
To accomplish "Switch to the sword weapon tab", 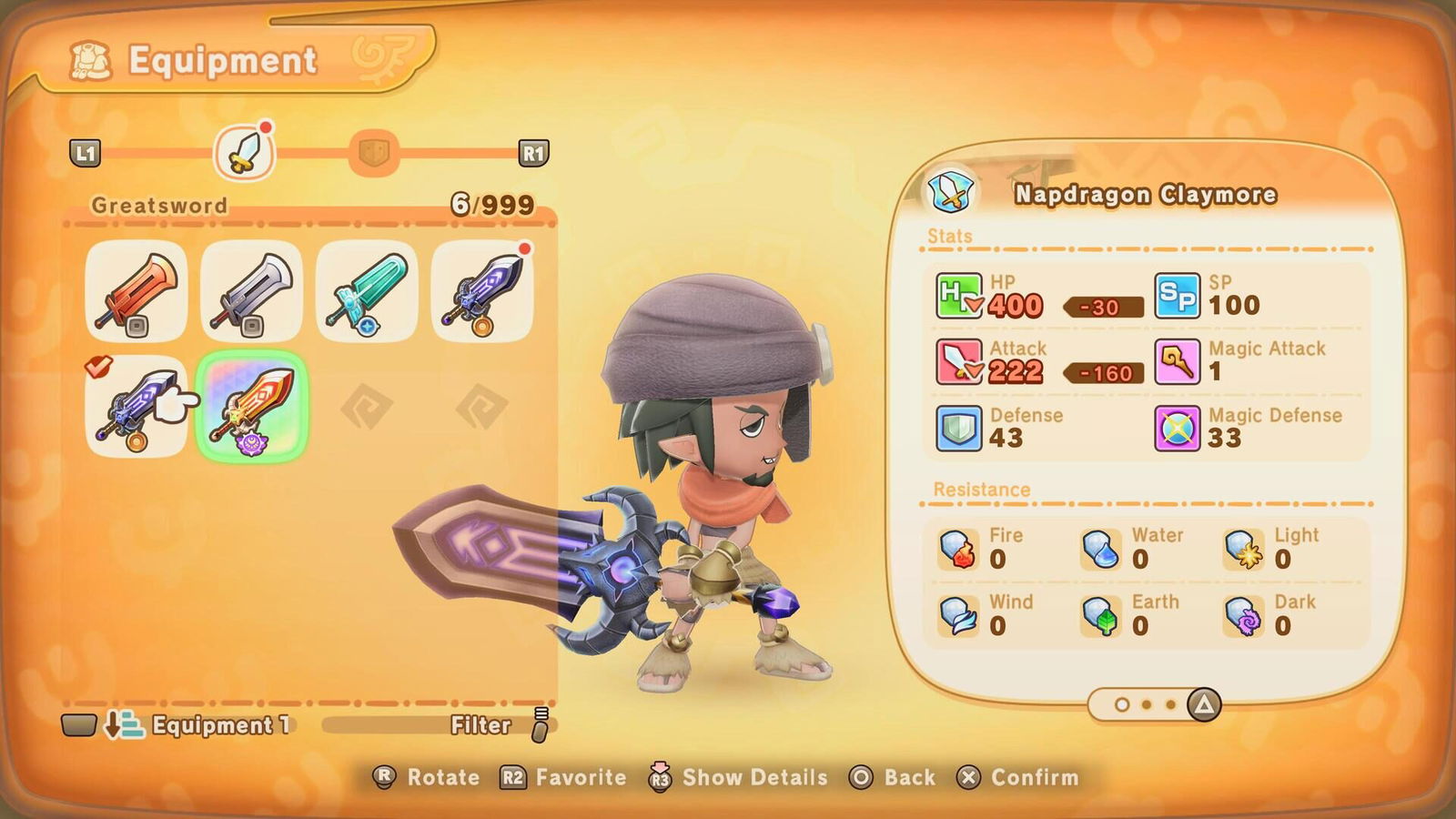I will click(x=244, y=153).
